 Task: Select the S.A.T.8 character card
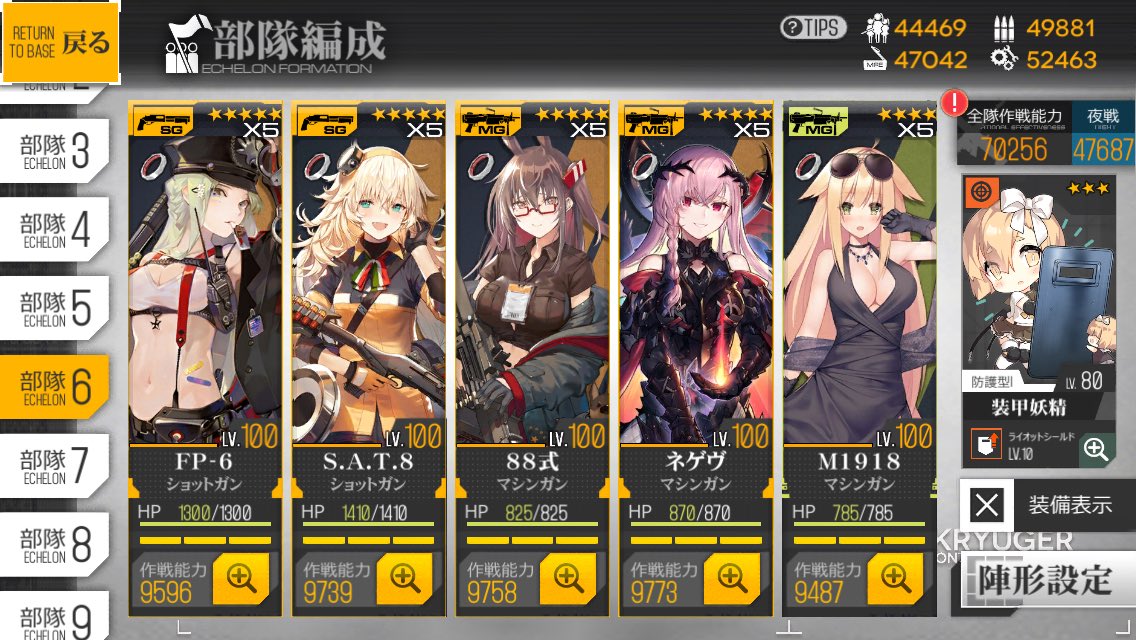[x=369, y=290]
